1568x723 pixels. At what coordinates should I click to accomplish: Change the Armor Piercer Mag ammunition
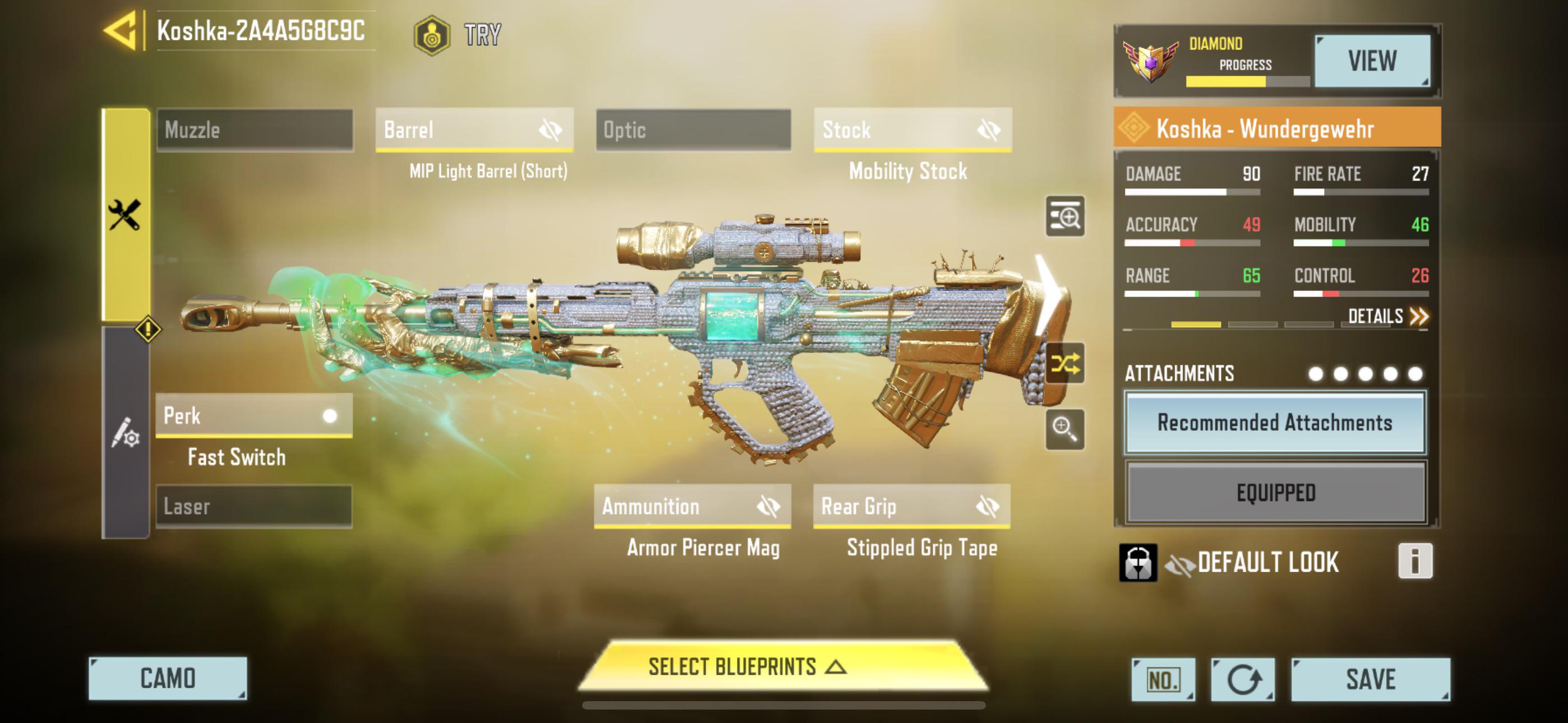[692, 506]
